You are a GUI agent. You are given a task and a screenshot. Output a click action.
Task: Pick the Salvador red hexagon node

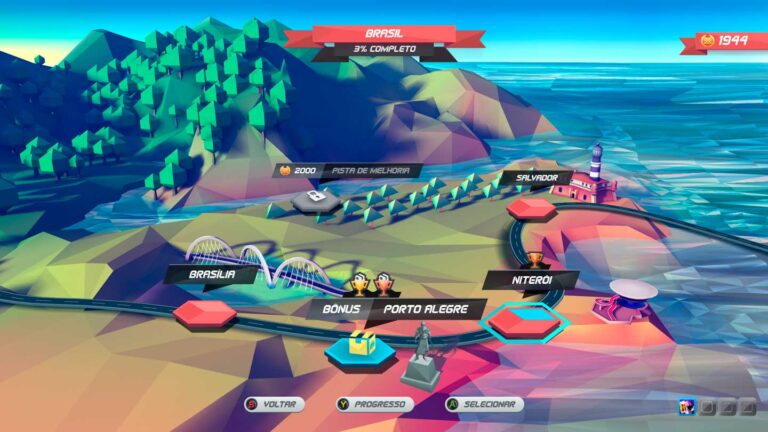tap(531, 208)
